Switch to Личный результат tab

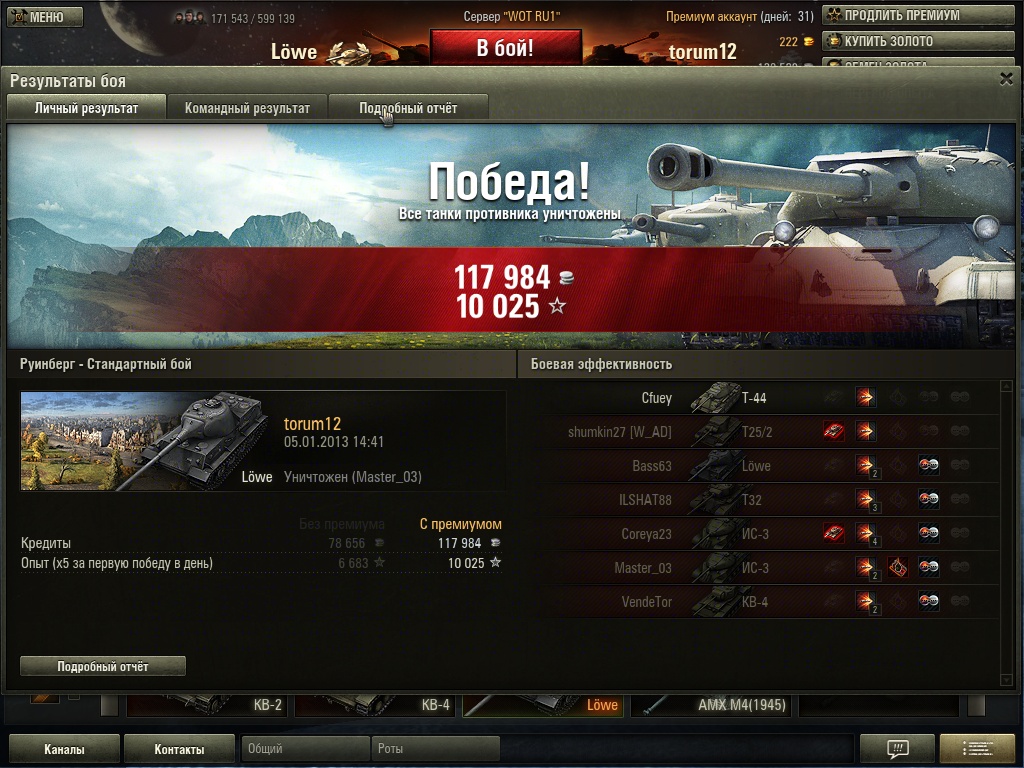(x=86, y=108)
